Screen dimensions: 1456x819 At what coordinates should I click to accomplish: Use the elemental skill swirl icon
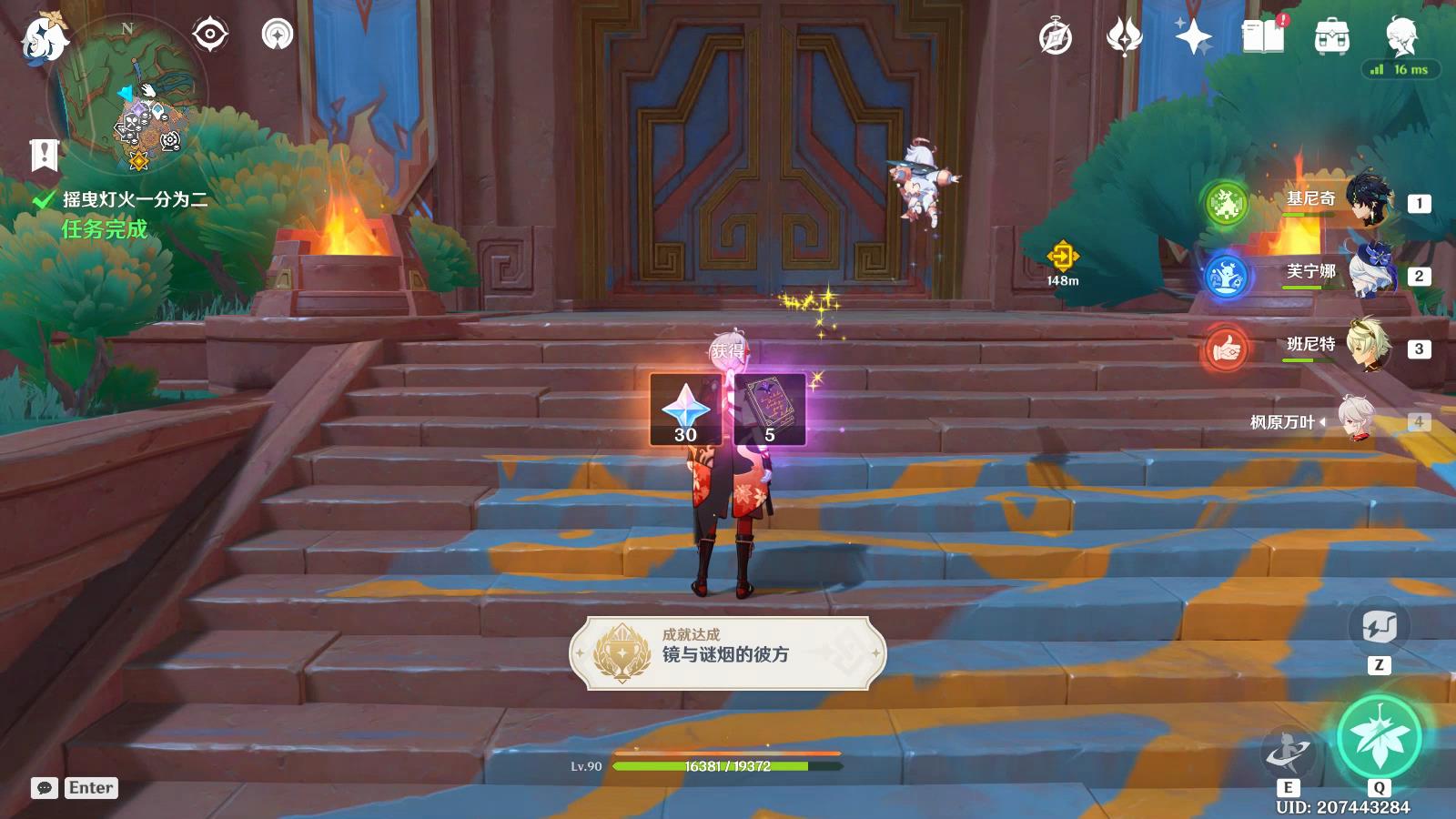[x=1288, y=751]
